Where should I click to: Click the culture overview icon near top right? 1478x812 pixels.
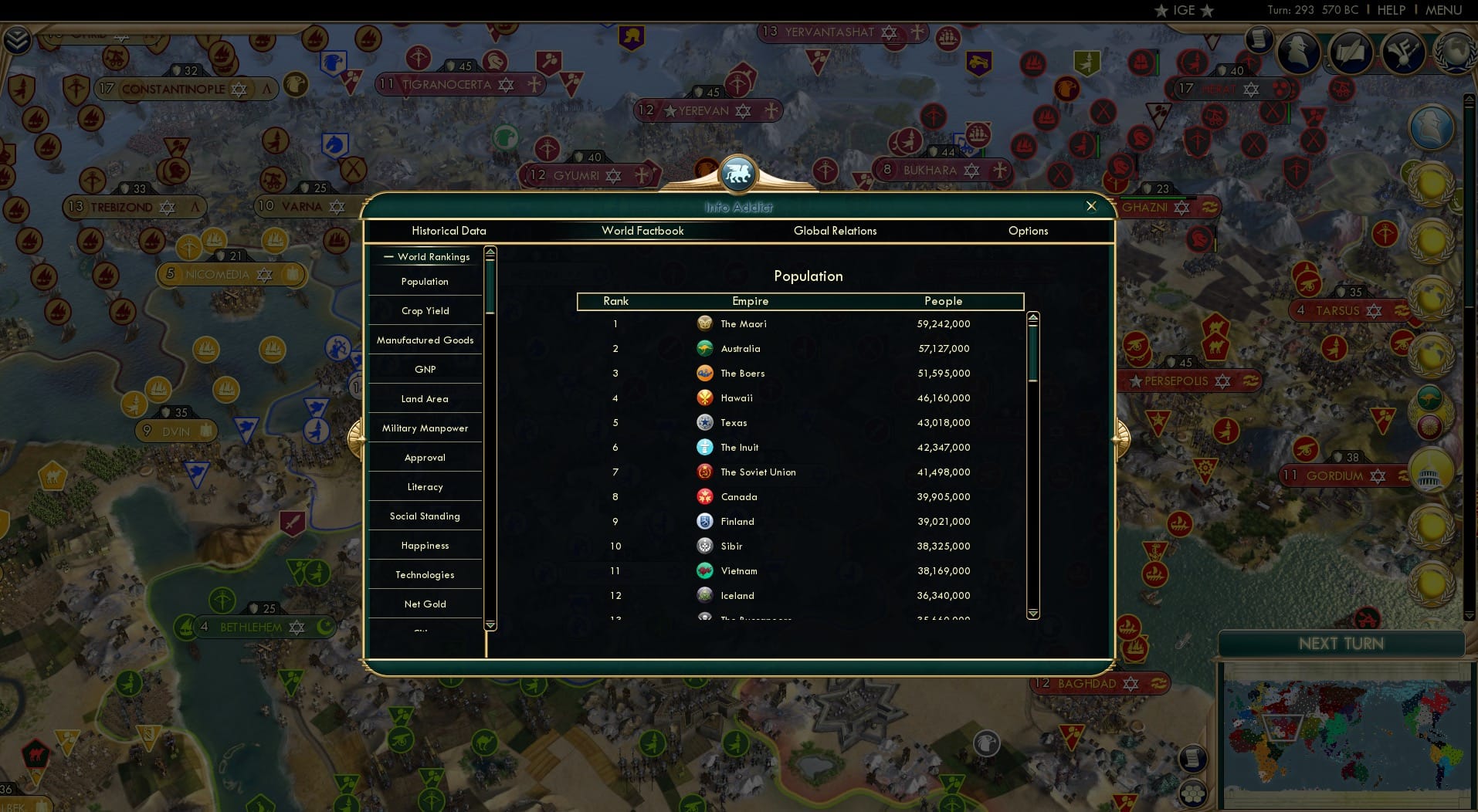[x=1403, y=52]
